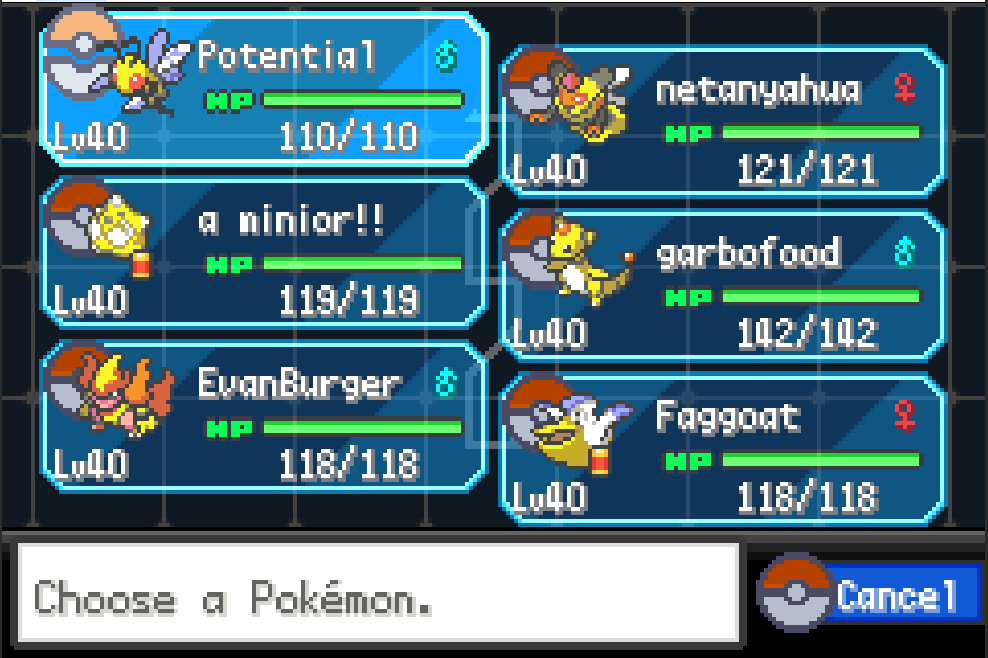The height and width of the screenshot is (658, 988).
Task: Choose garbofood from the party
Action: click(x=722, y=284)
